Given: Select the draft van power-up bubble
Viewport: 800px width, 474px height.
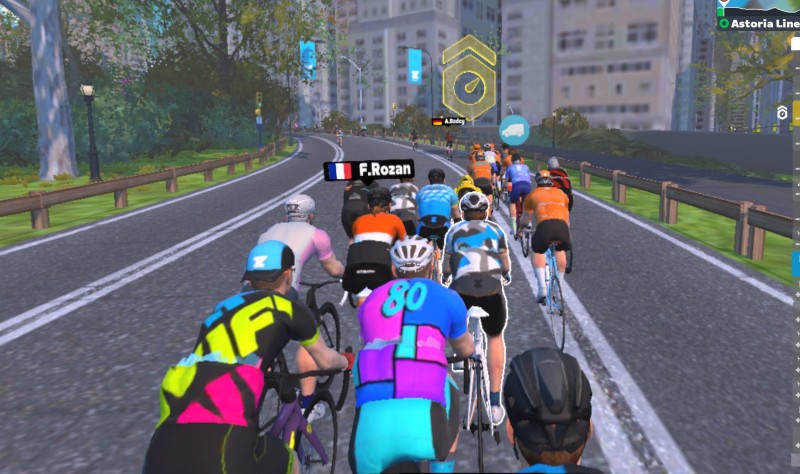Looking at the screenshot, I should 513,130.
